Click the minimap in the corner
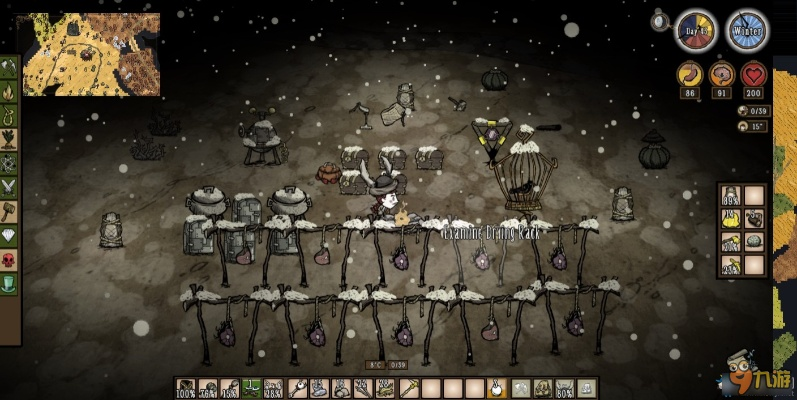Image resolution: width=797 pixels, height=400 pixels. point(91,54)
